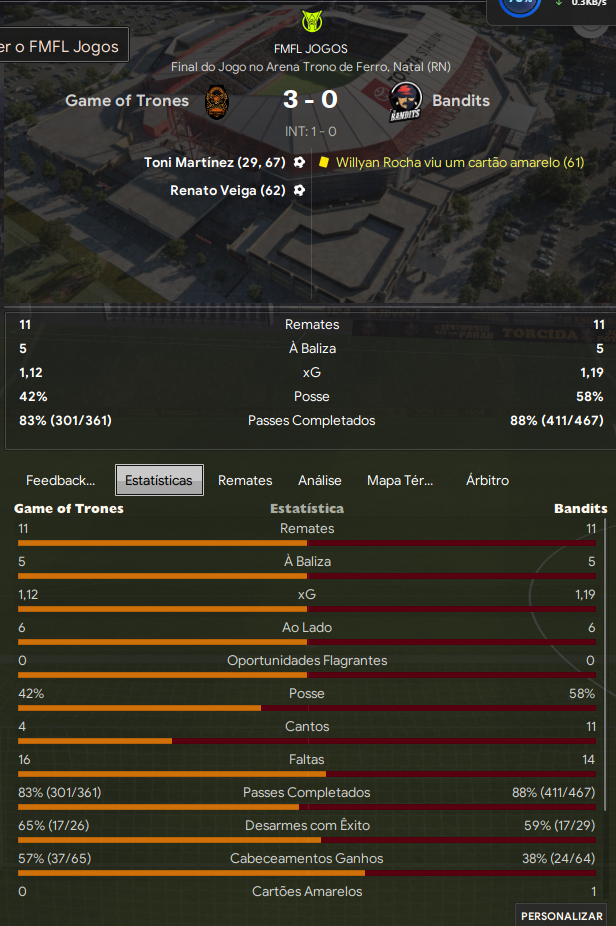This screenshot has height=926, width=616.
Task: Open the Bandits team page
Action: (x=461, y=100)
